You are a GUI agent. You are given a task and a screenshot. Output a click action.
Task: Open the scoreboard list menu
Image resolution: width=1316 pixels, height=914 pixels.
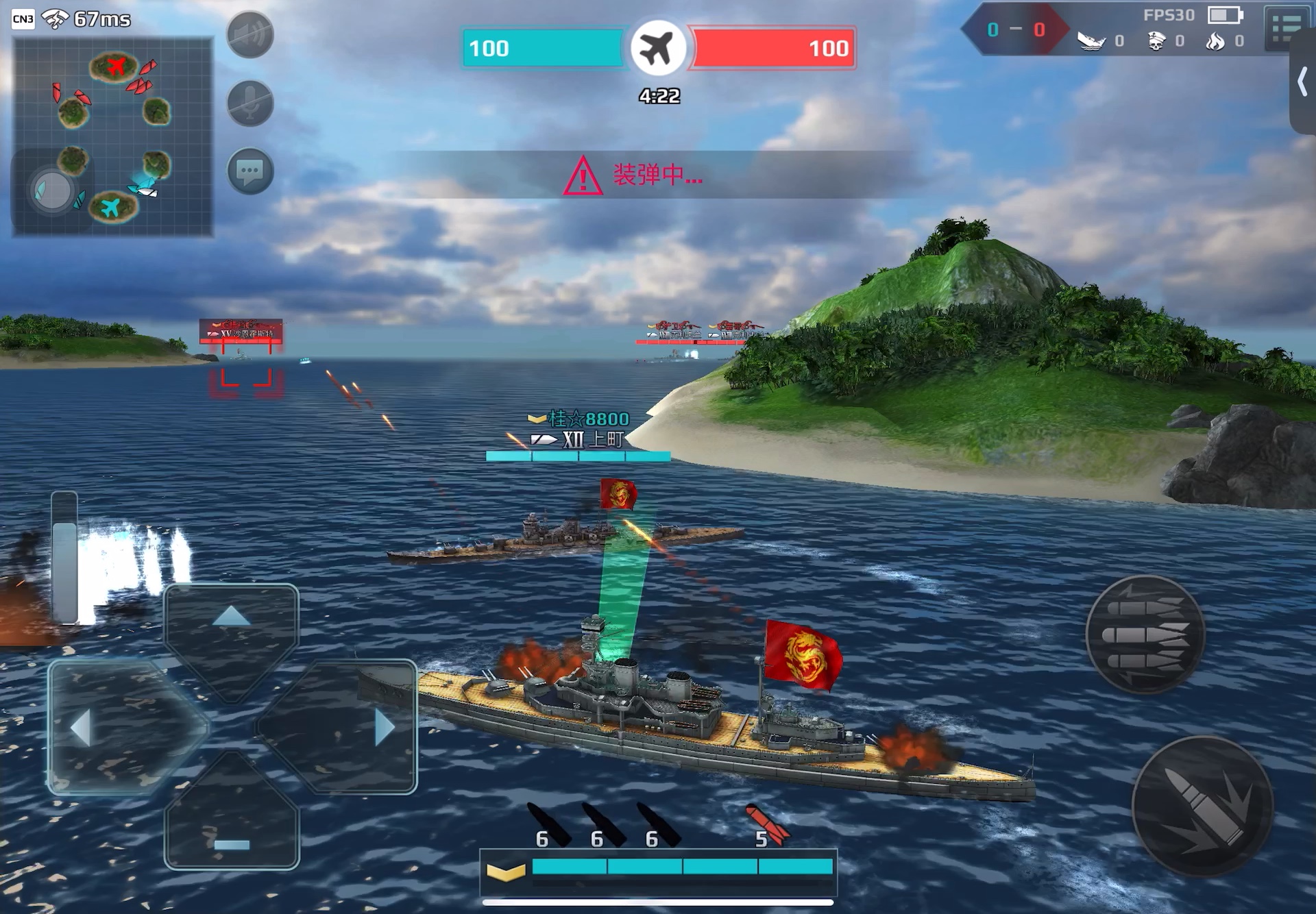pos(1285,27)
